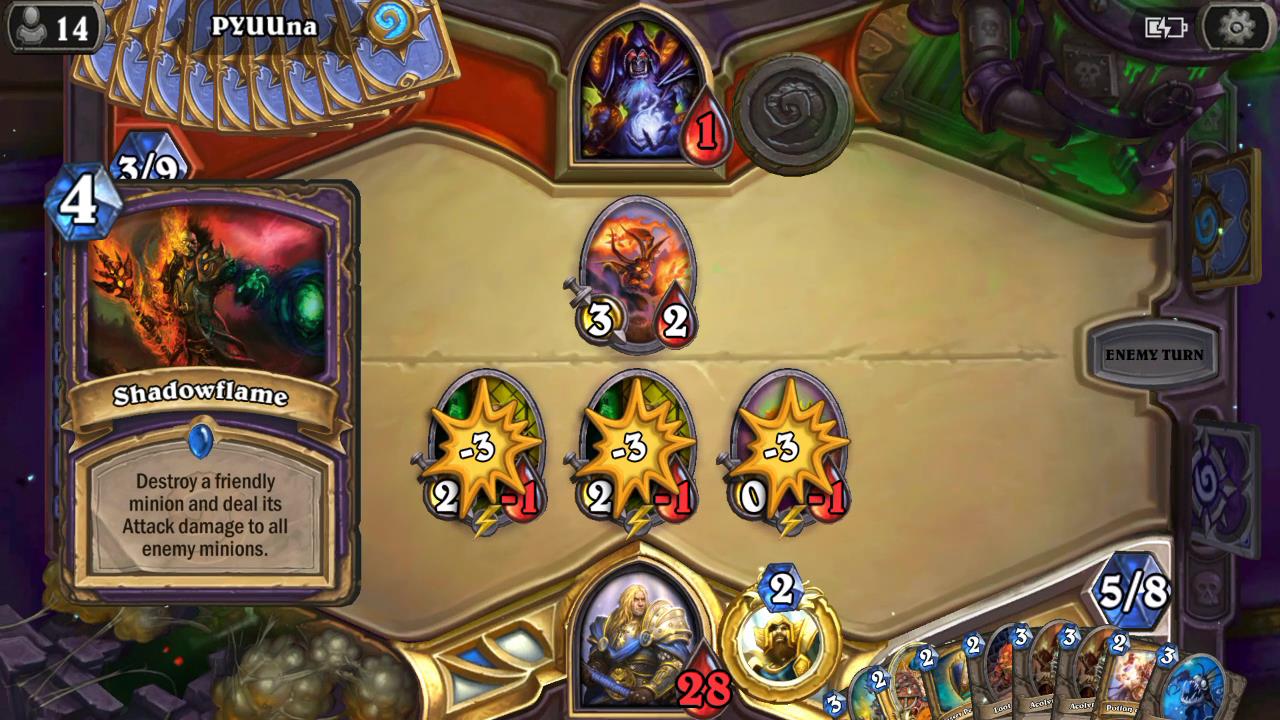Click the mana crystal counter showing 5/8

tap(1135, 591)
